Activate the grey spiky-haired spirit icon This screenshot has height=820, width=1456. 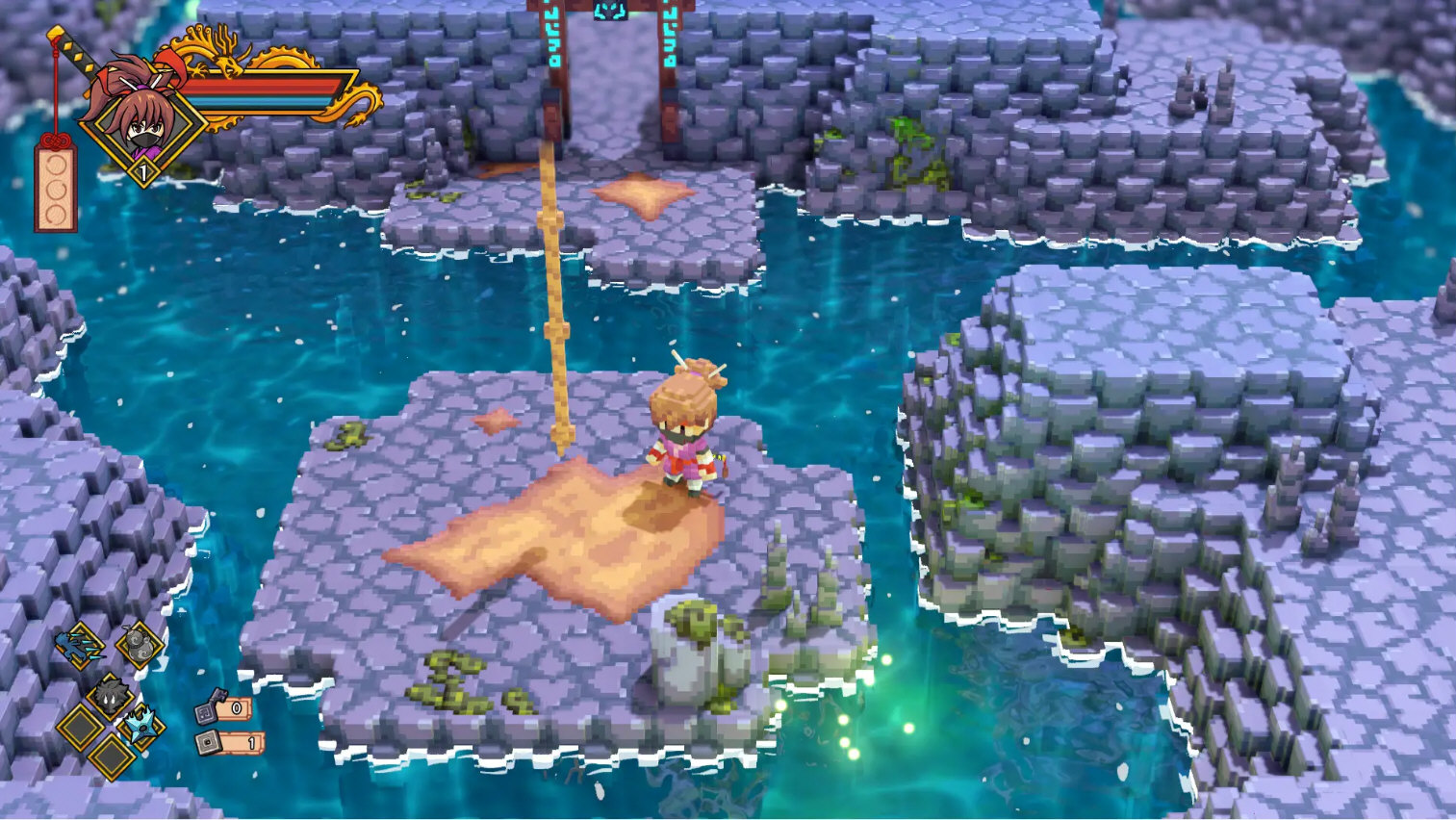coord(110,694)
